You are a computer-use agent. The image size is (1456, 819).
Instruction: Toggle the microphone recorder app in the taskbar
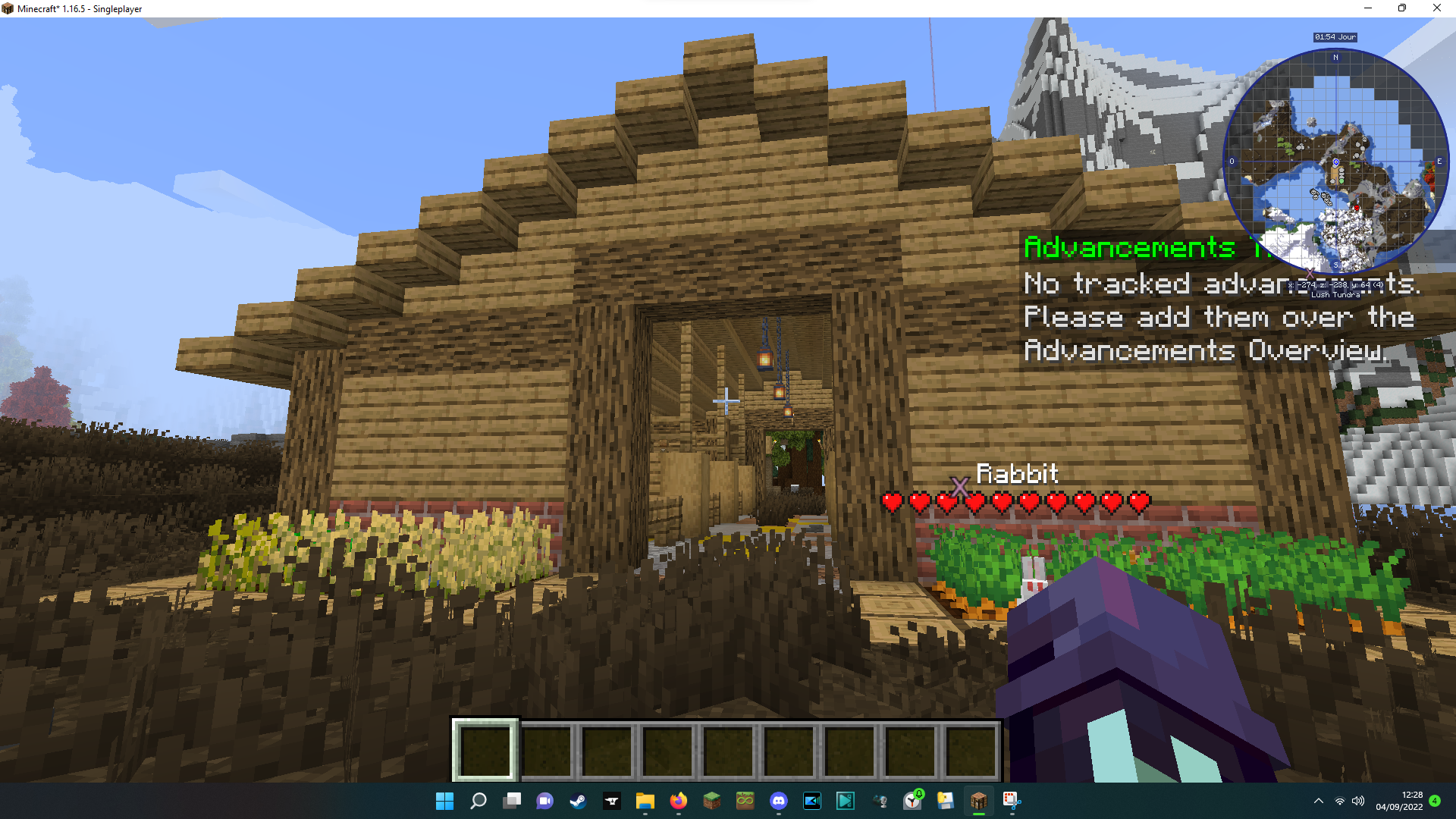pos(880,802)
